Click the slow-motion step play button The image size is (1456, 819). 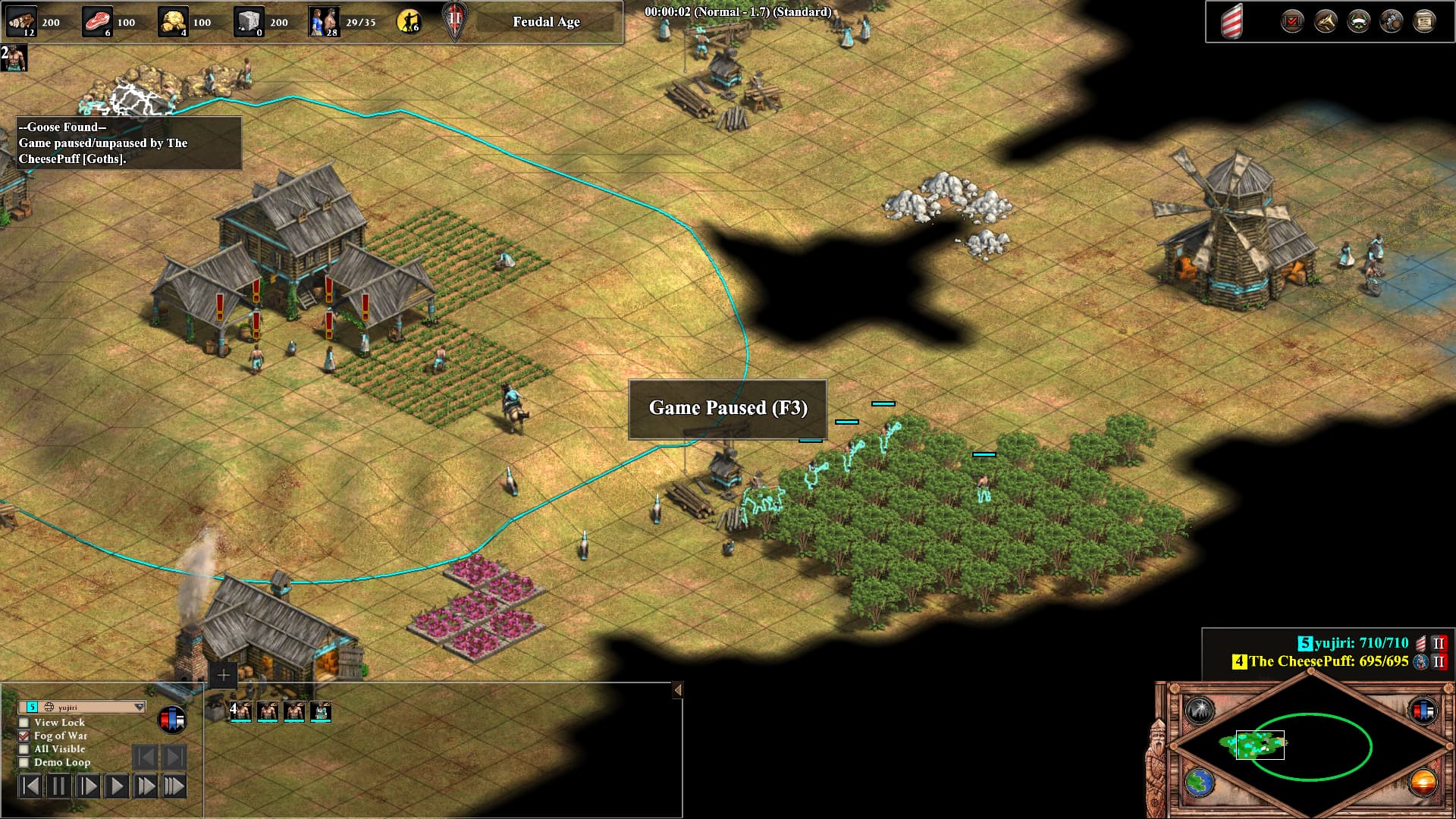[87, 786]
